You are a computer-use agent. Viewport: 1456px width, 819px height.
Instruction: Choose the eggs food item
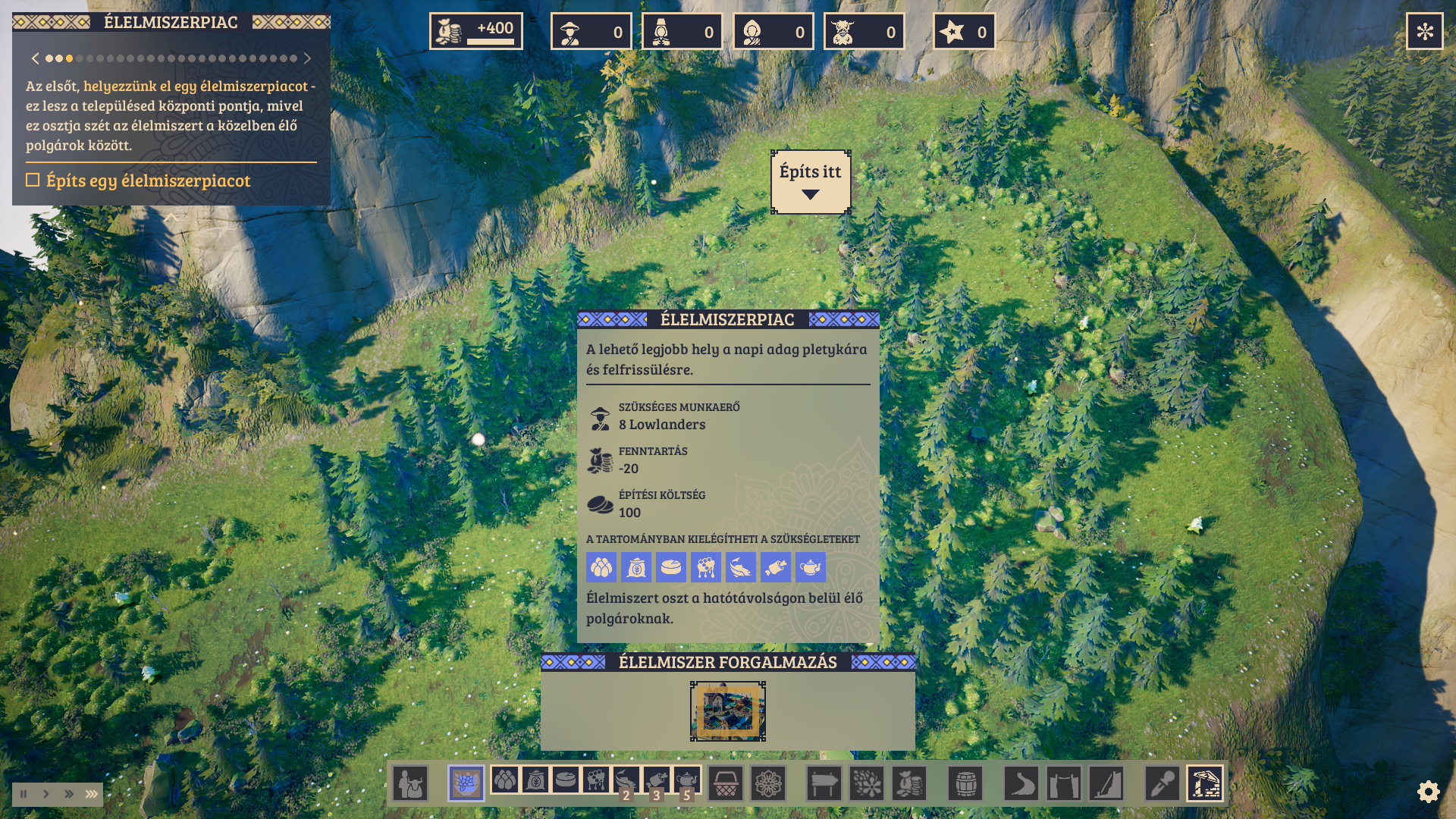coord(504,780)
